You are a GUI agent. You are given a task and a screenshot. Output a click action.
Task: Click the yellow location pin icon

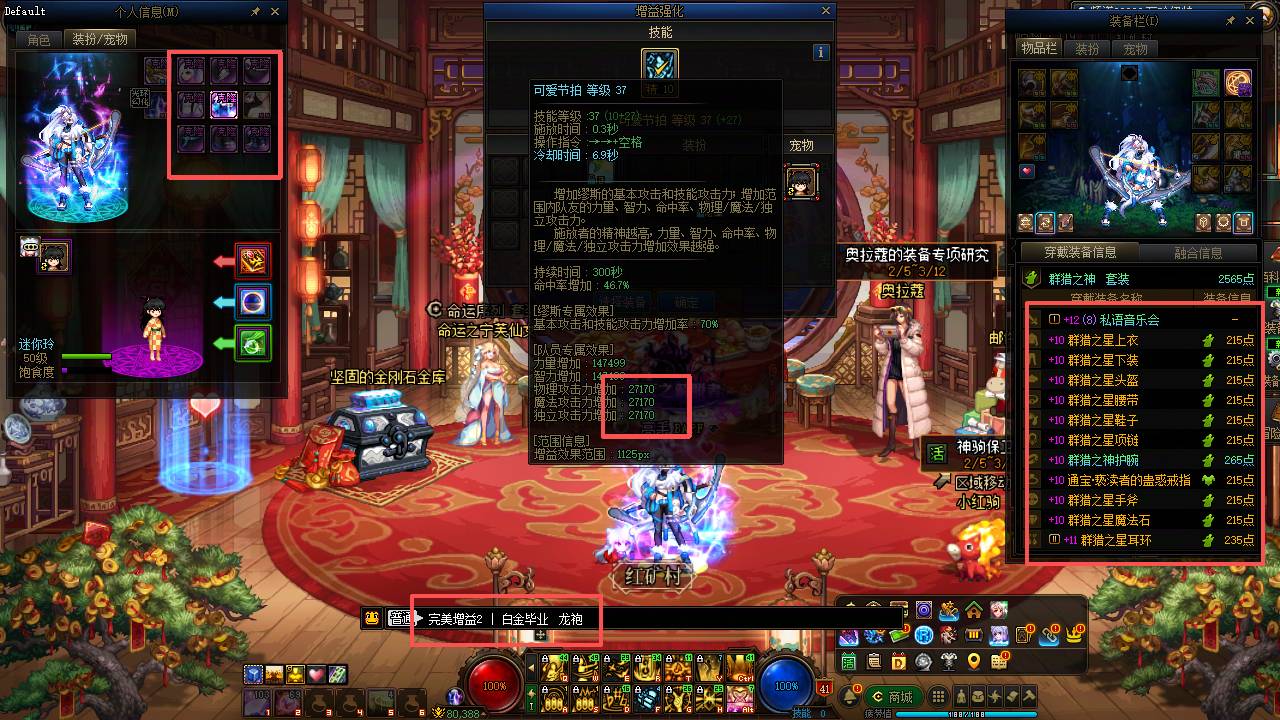973,661
